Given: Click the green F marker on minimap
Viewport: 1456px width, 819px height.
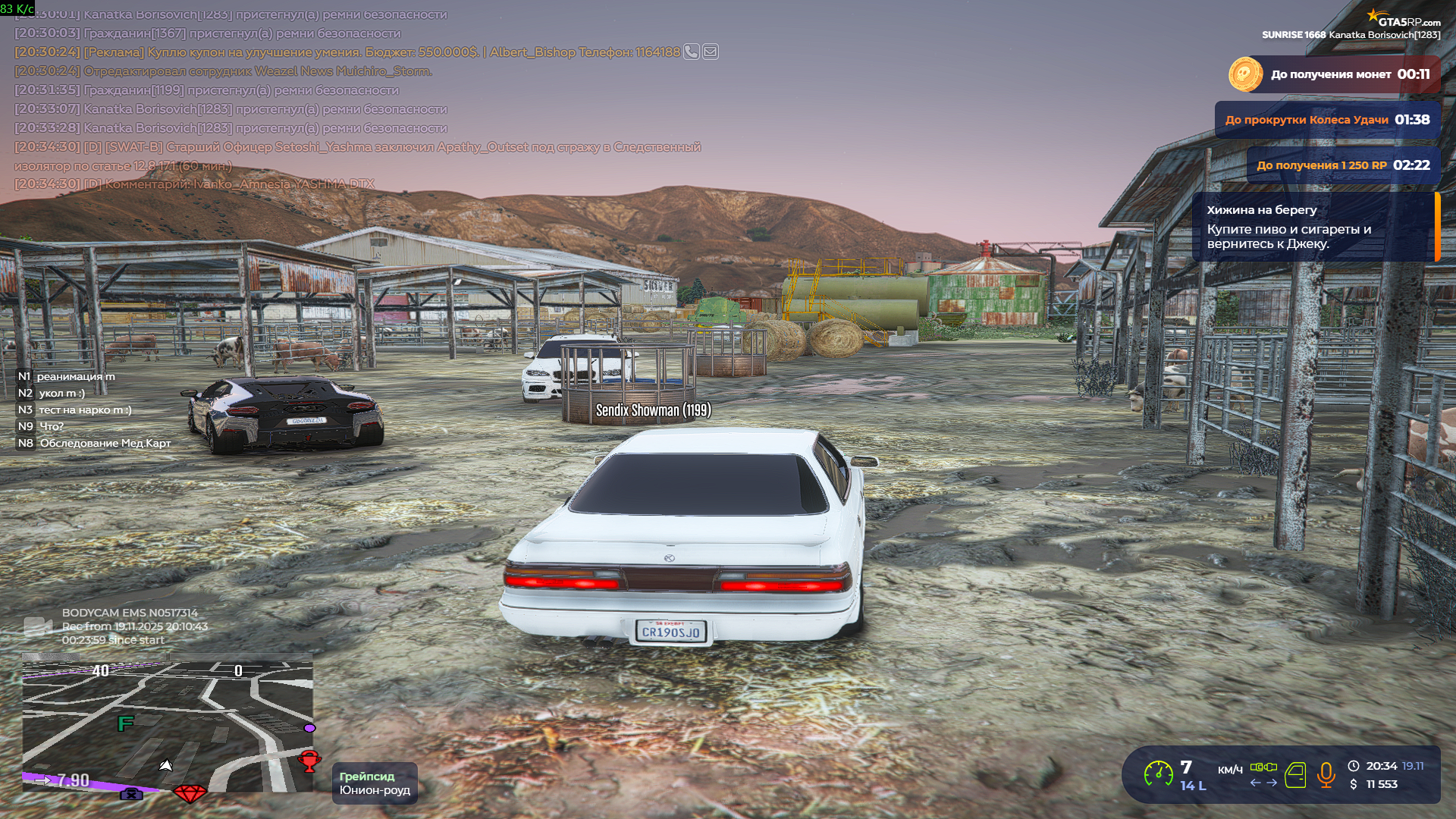Looking at the screenshot, I should [125, 724].
